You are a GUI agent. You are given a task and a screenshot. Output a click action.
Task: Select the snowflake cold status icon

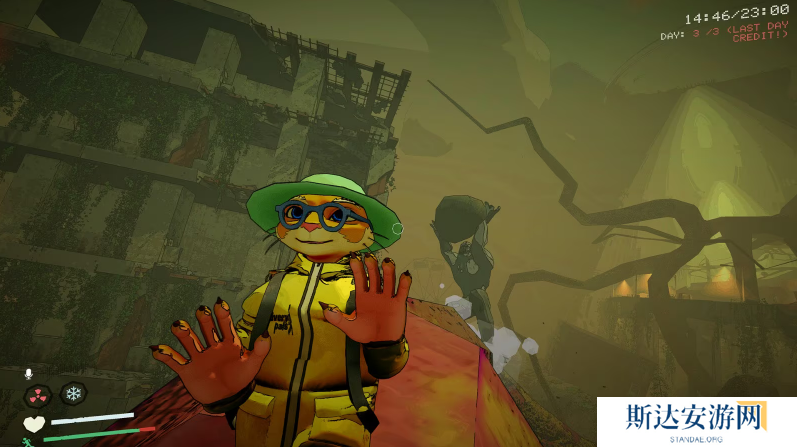[73, 394]
